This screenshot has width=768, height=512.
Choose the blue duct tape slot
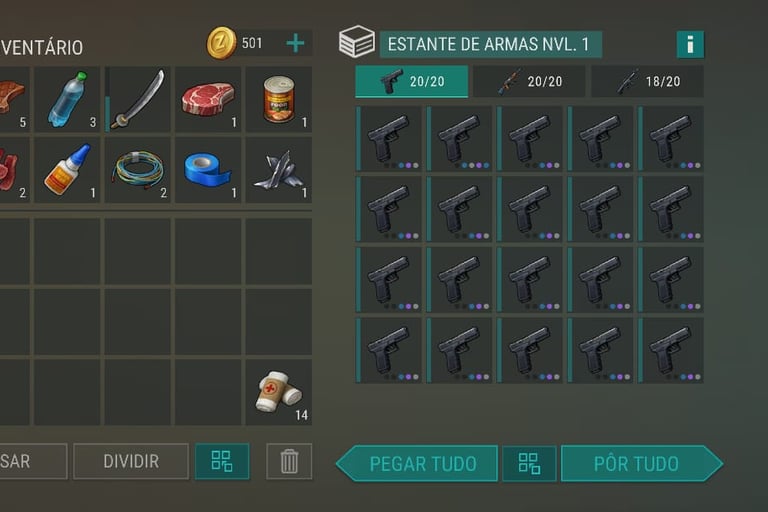(208, 170)
